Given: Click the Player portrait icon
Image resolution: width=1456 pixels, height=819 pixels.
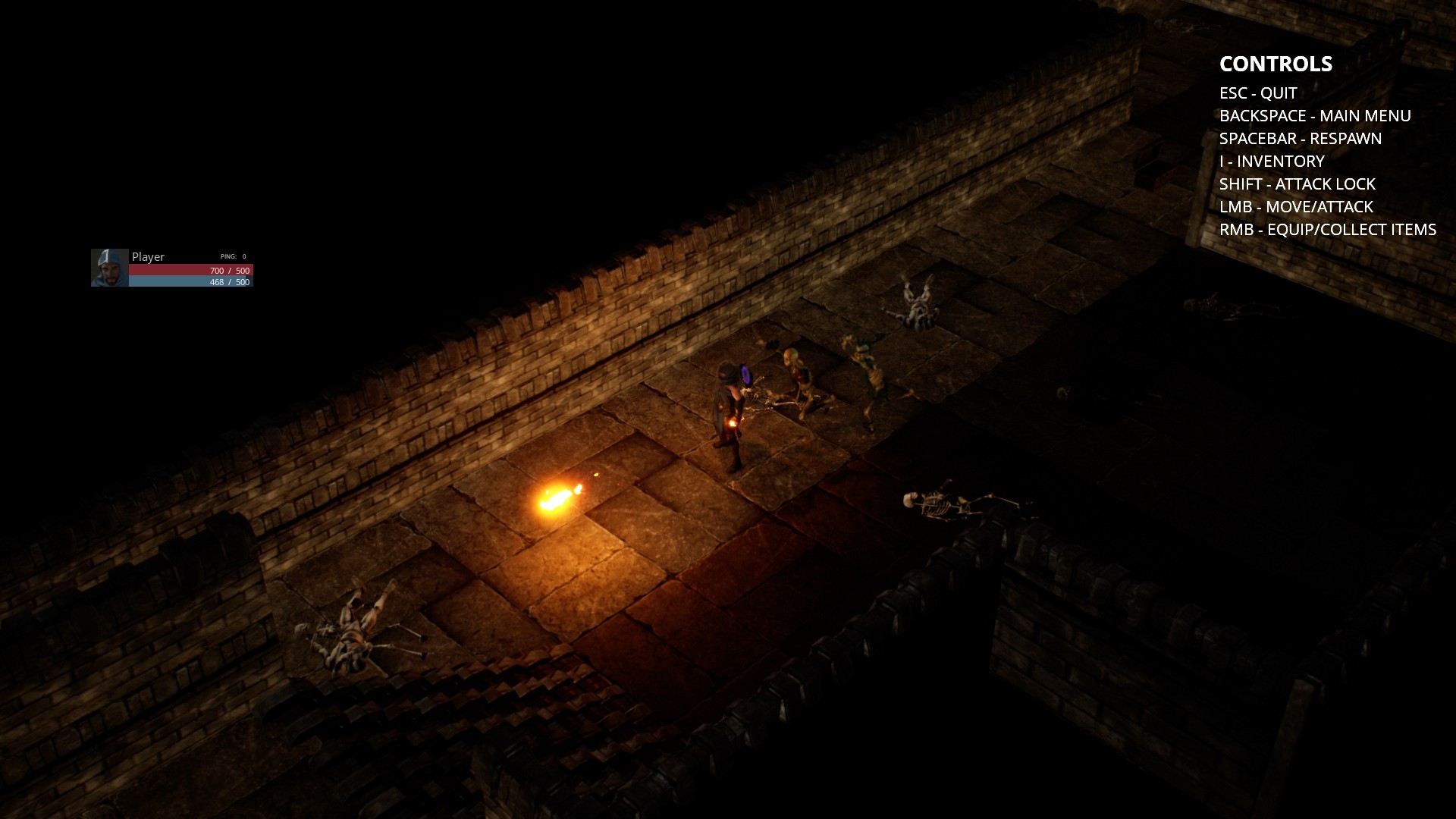Looking at the screenshot, I should (x=108, y=267).
